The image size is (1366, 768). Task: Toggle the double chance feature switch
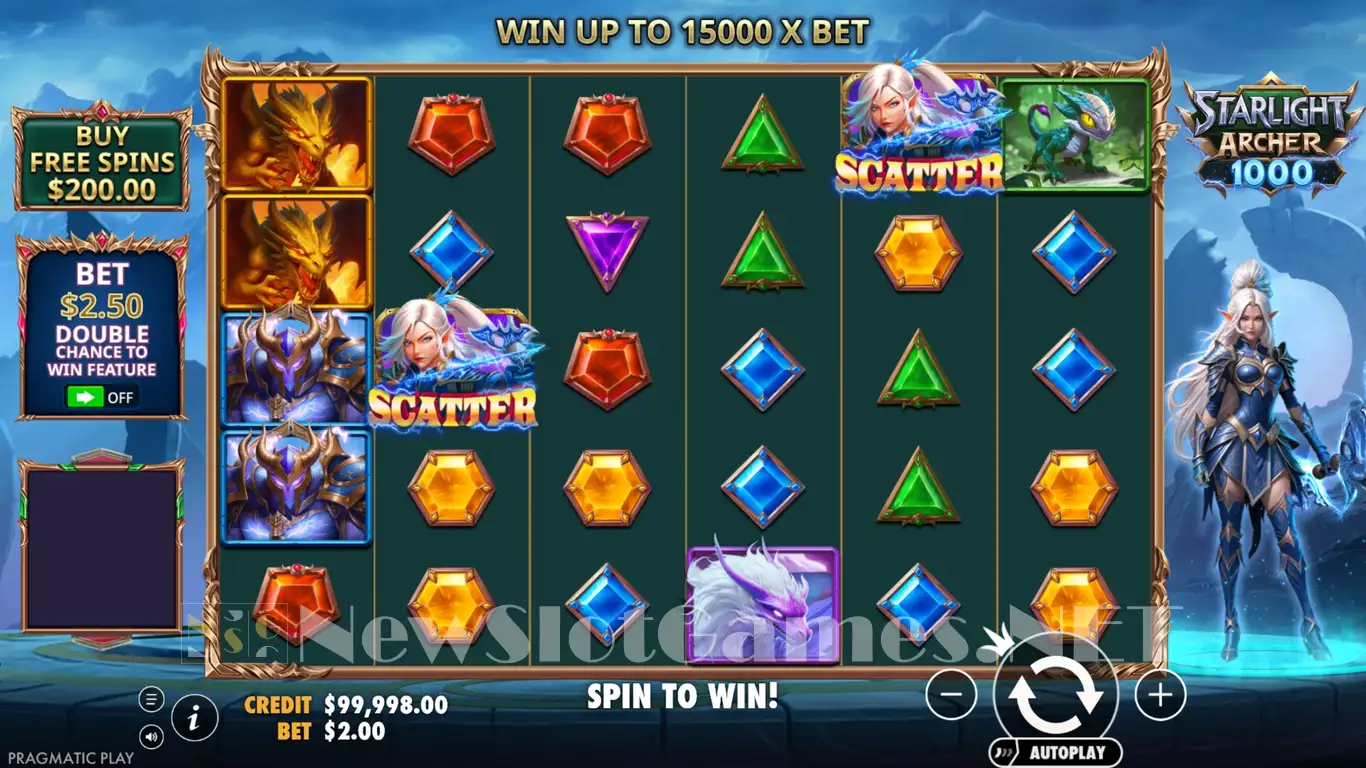(100, 397)
